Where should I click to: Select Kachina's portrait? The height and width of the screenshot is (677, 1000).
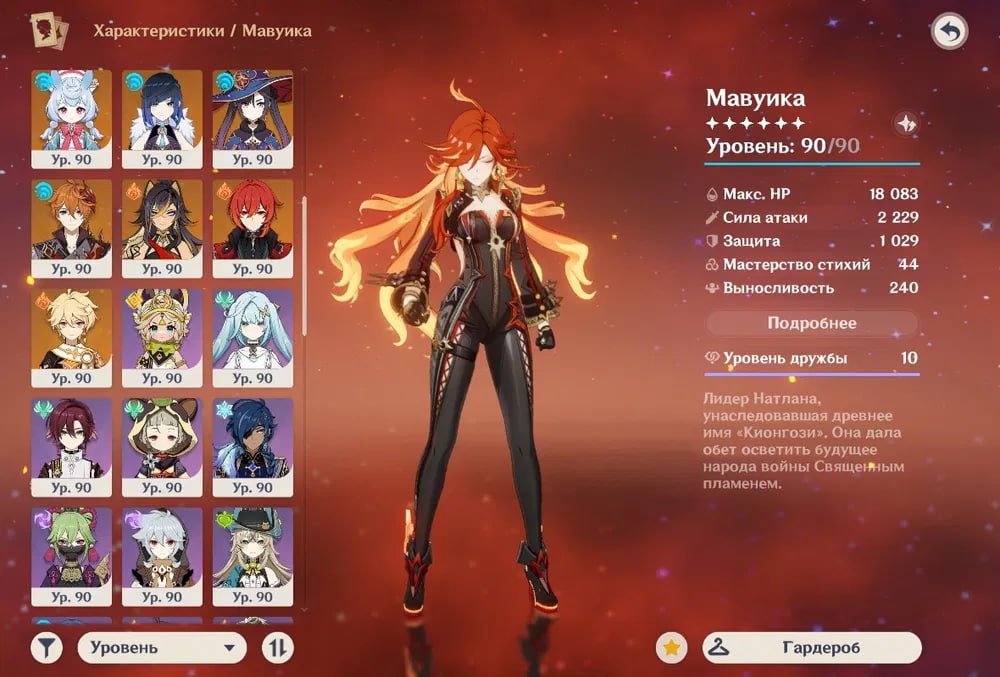[x=162, y=329]
